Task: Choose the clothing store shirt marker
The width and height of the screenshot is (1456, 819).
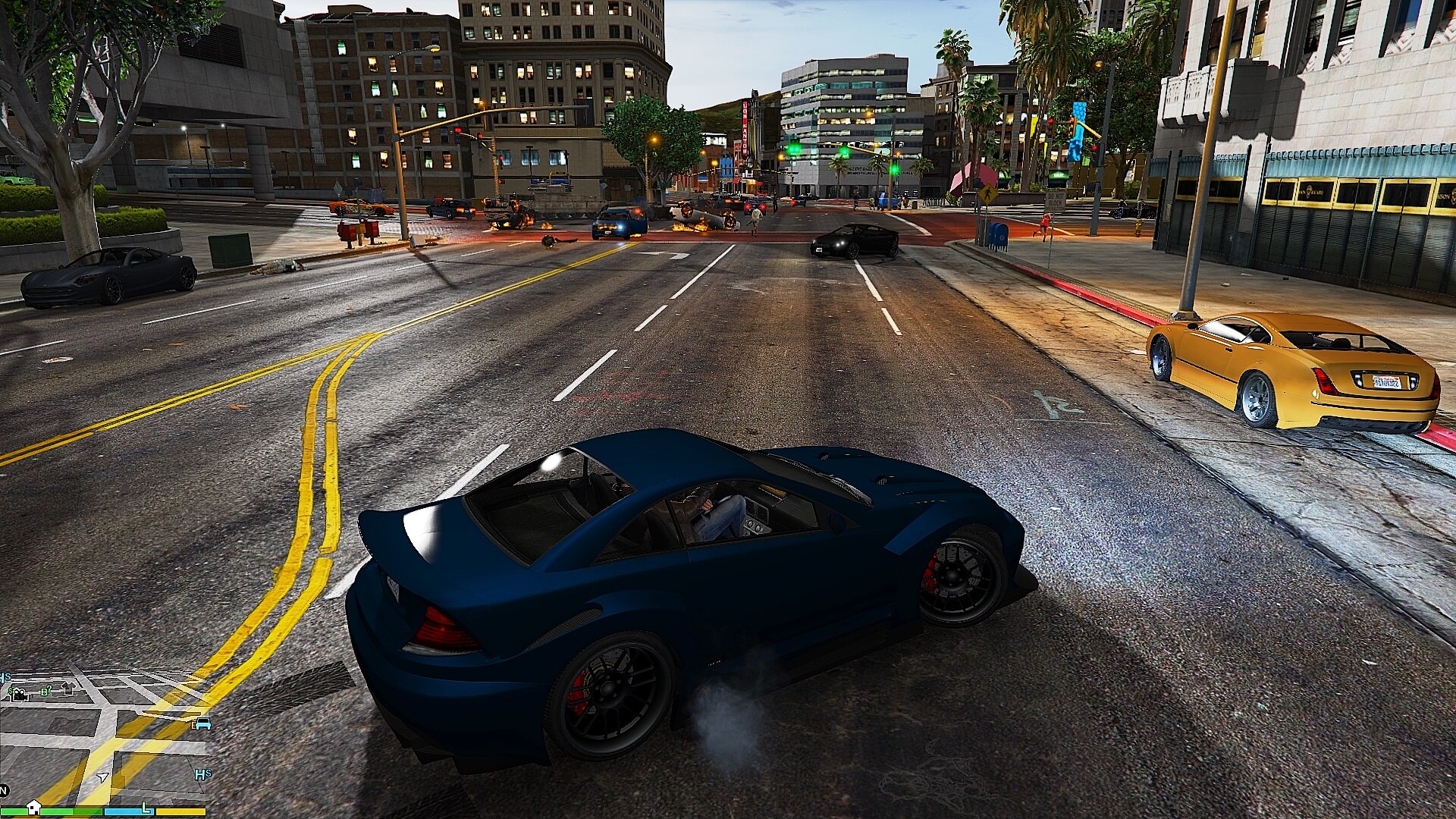Action: pyautogui.click(x=68, y=688)
